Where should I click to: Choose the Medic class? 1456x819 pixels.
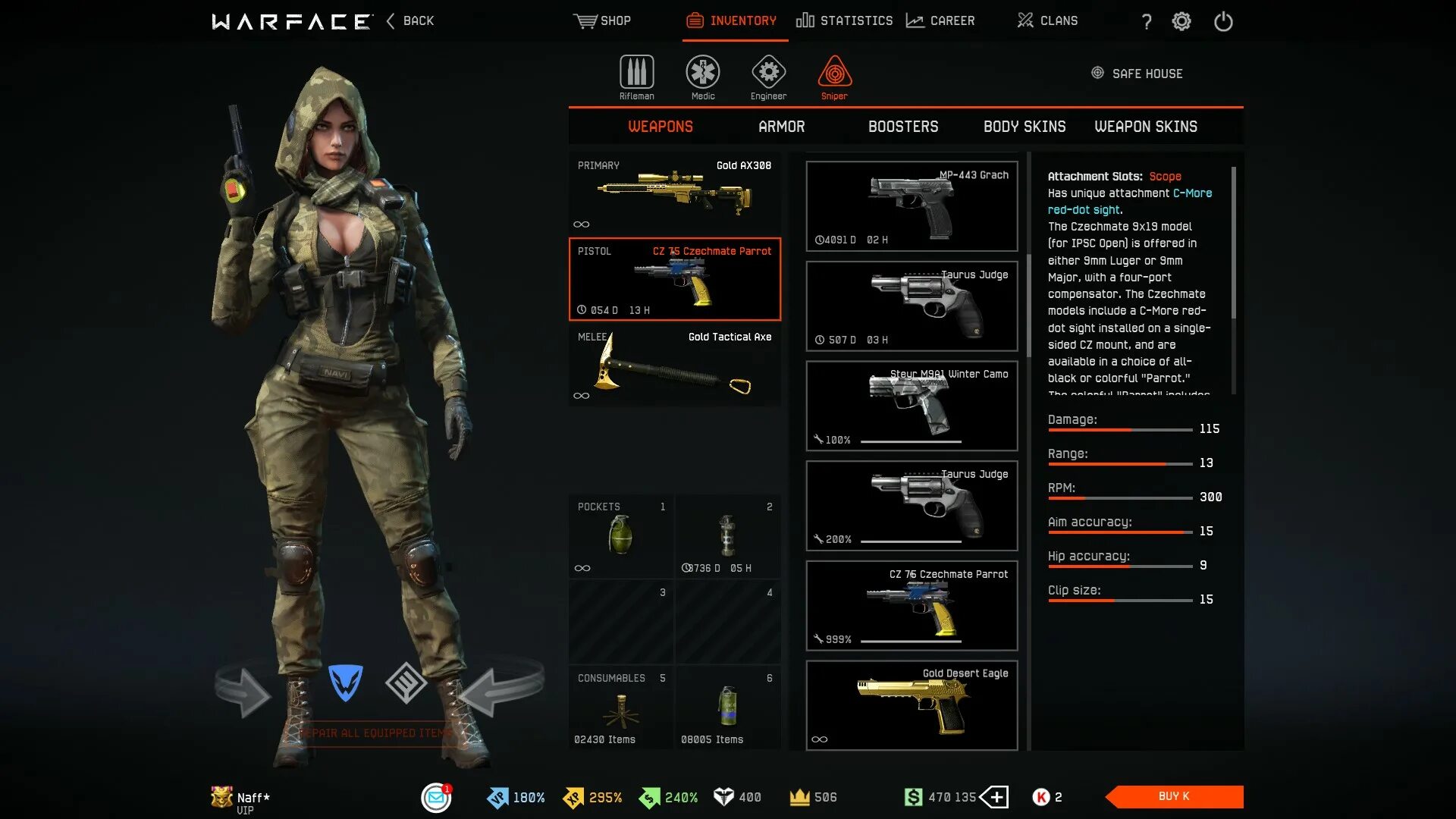click(x=703, y=77)
